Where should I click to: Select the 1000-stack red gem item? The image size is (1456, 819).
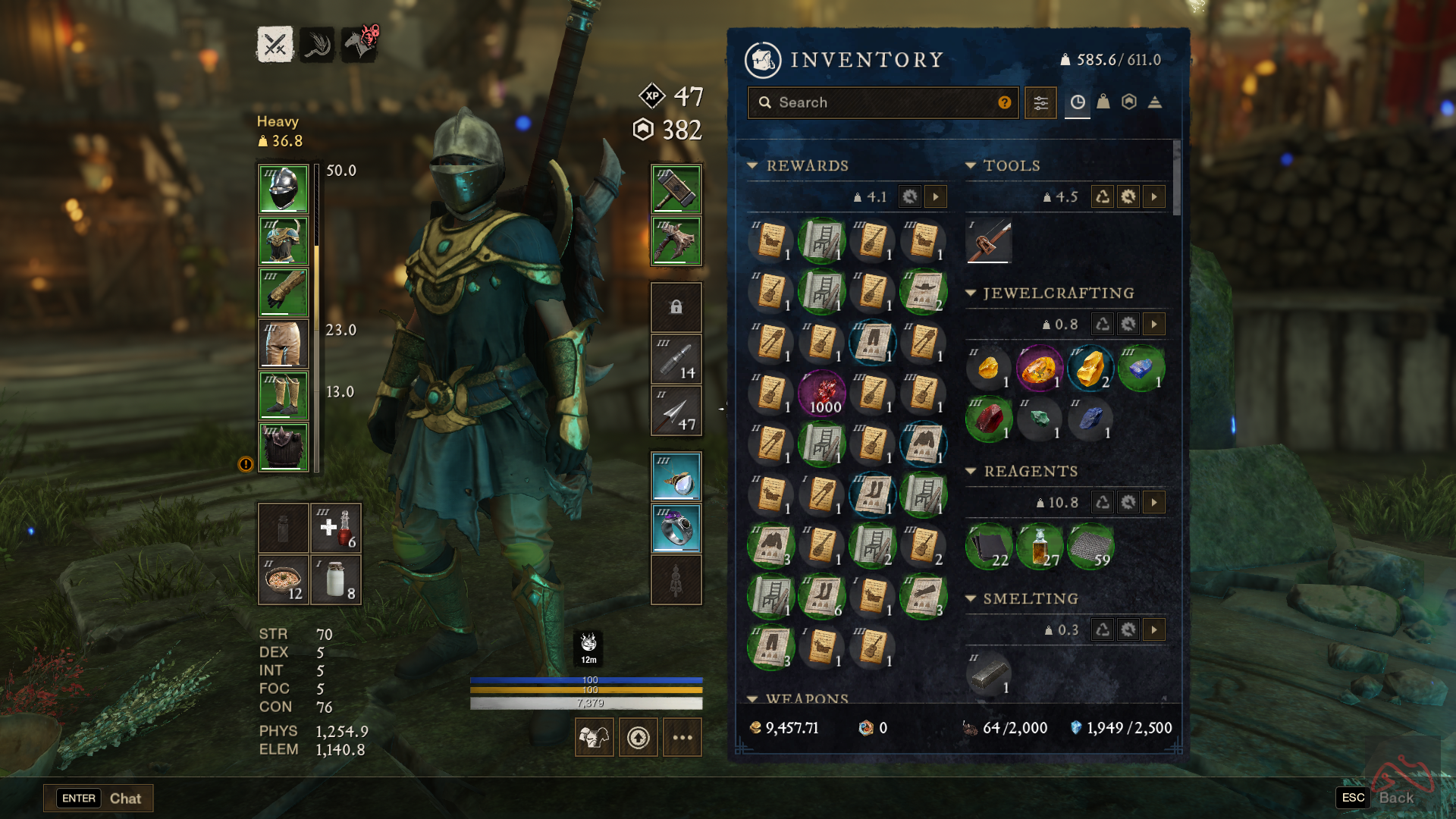coord(822,394)
